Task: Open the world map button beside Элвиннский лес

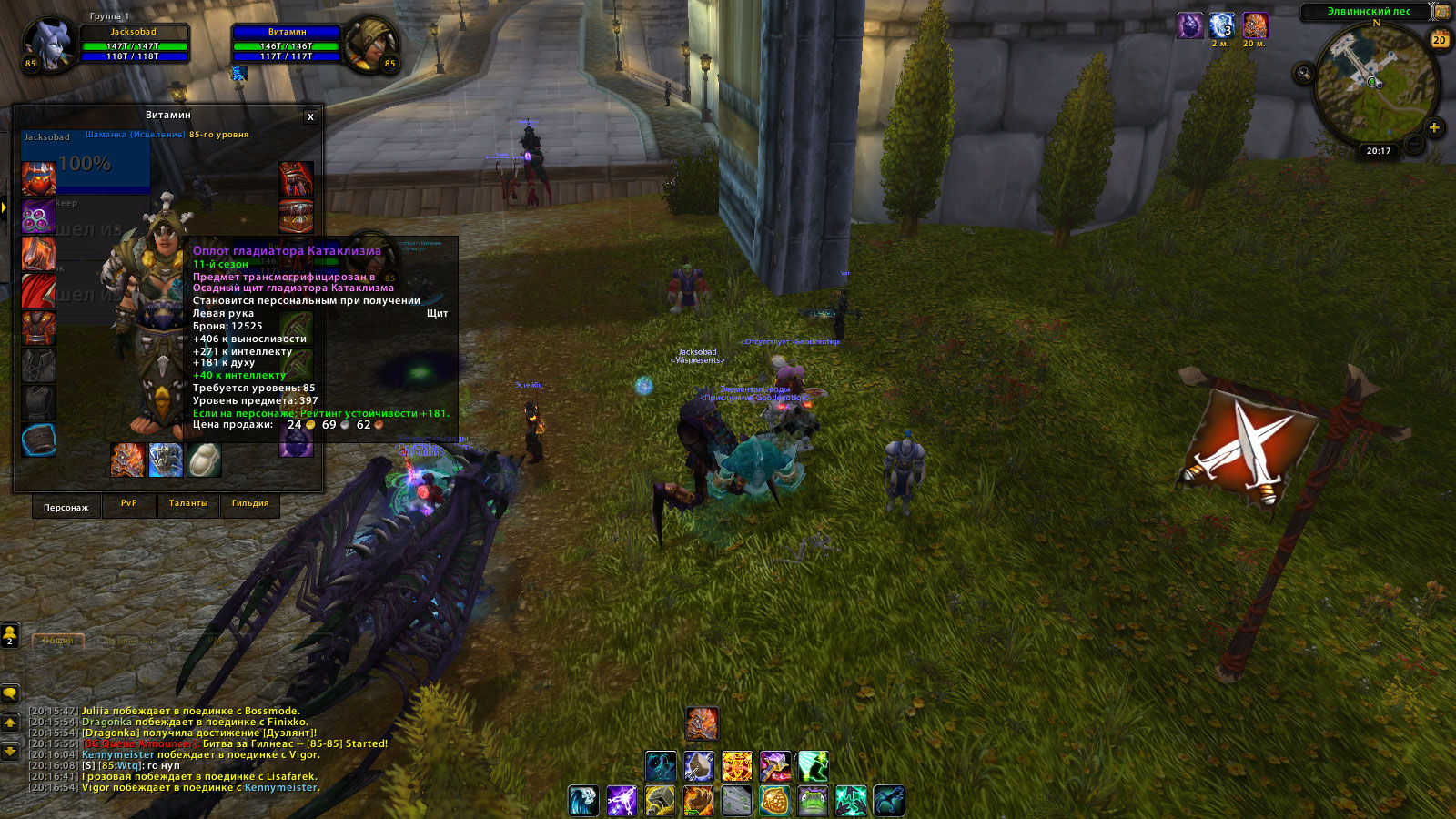Action: 1442,12
